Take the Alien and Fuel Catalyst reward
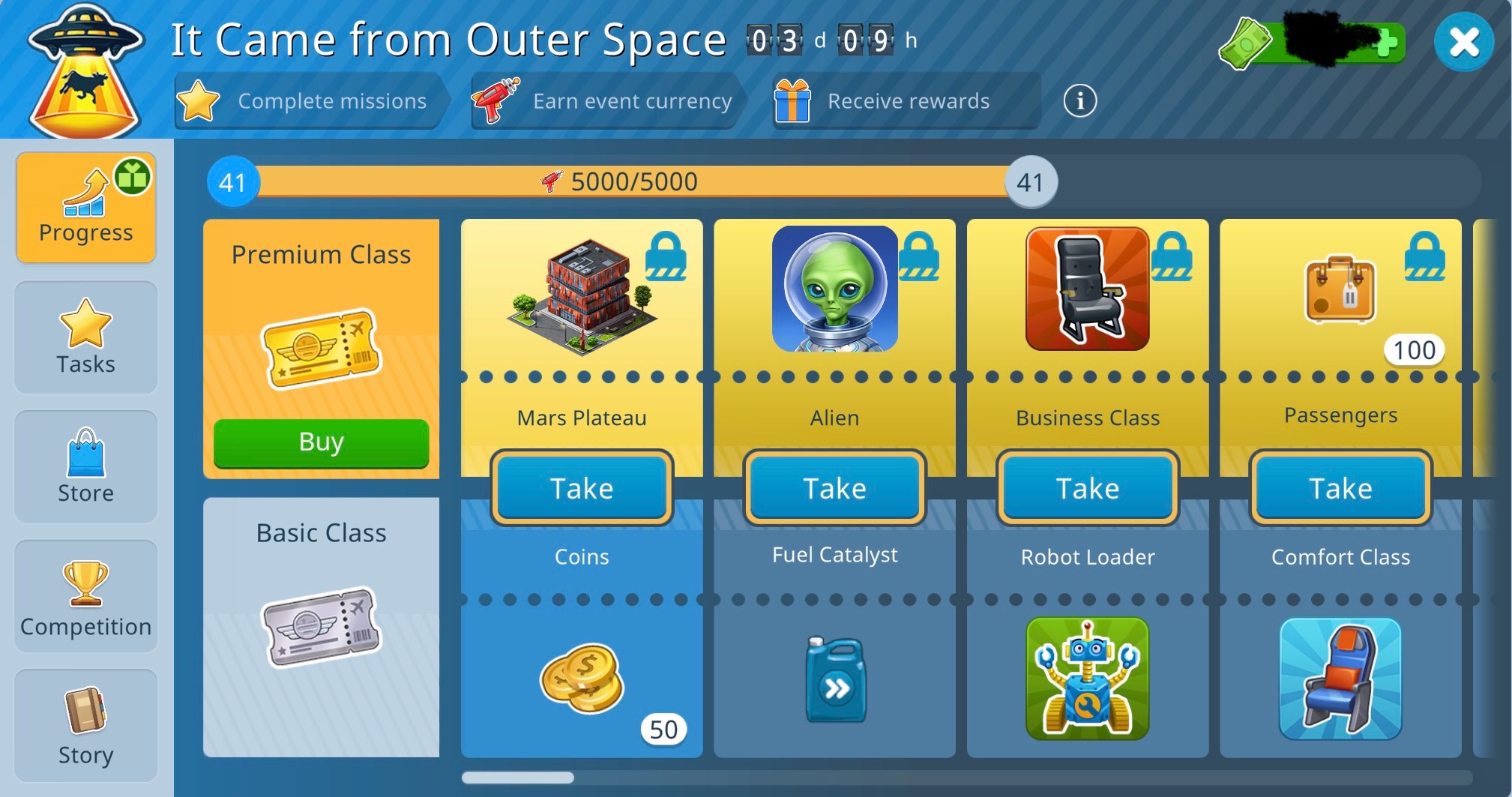1512x797 pixels. coord(834,488)
